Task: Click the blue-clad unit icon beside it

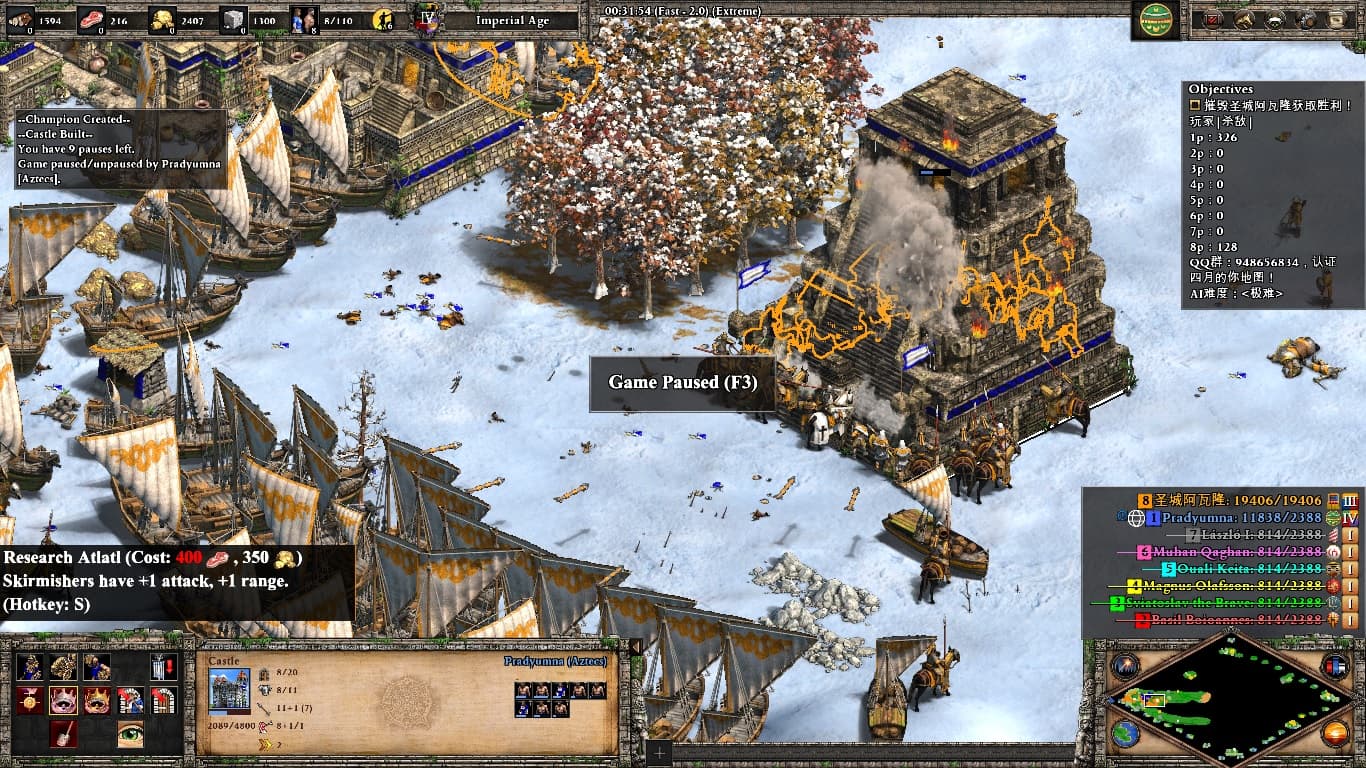Action: coord(97,667)
